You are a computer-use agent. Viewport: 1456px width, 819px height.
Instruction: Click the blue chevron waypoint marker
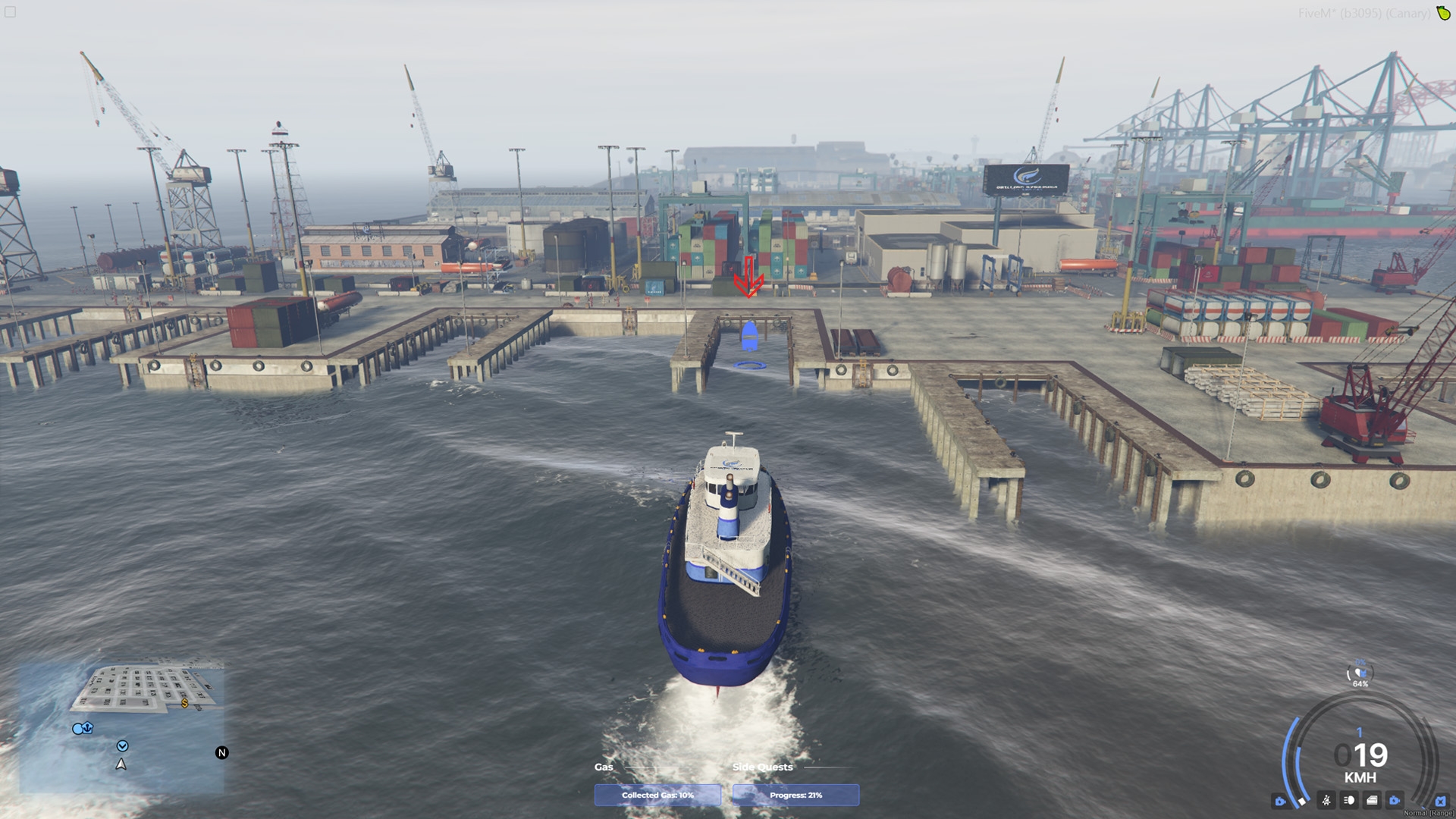point(122,746)
